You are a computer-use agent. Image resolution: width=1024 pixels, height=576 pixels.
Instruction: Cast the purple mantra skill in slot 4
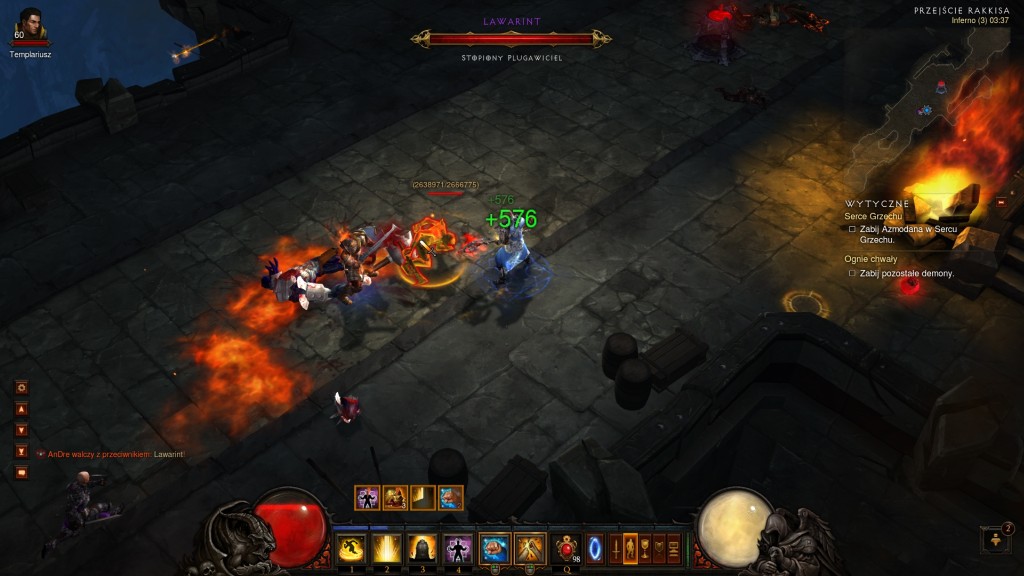[x=458, y=548]
